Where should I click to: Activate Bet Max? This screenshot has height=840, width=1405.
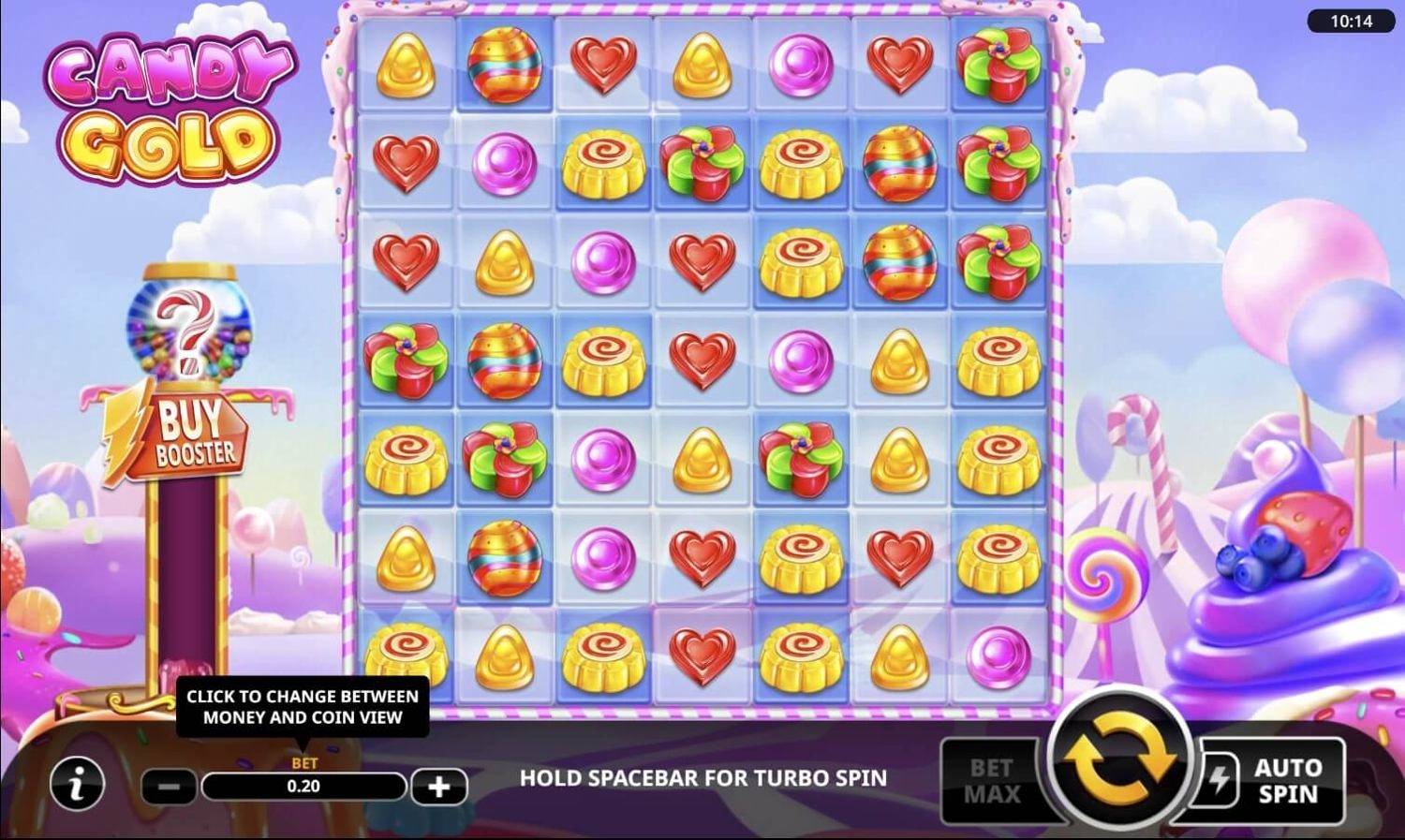coord(993,778)
